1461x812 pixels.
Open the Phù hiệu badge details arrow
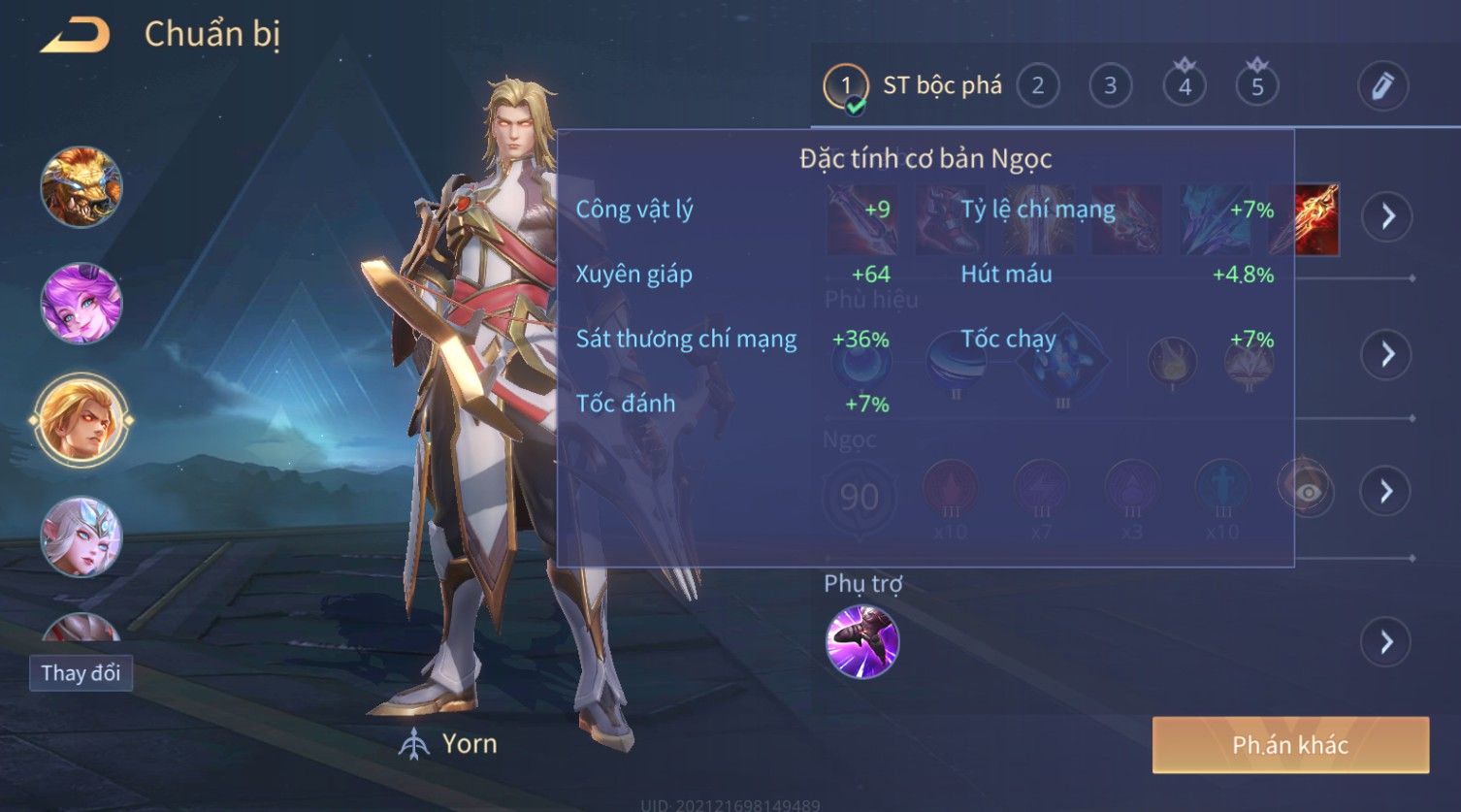1387,354
